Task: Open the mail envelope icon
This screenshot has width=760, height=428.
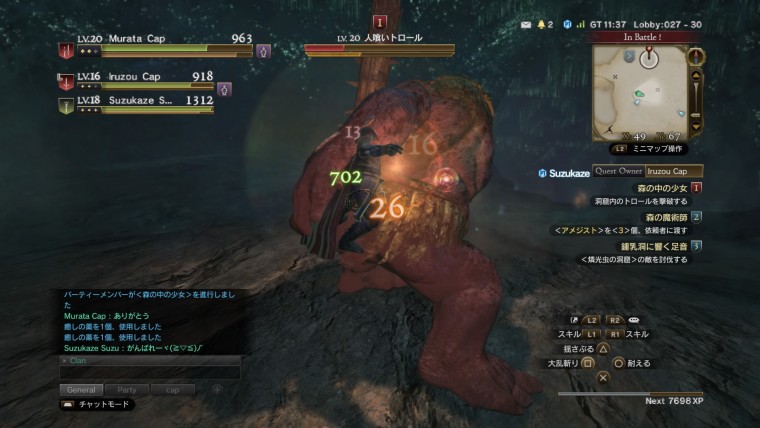Action: tap(527, 23)
